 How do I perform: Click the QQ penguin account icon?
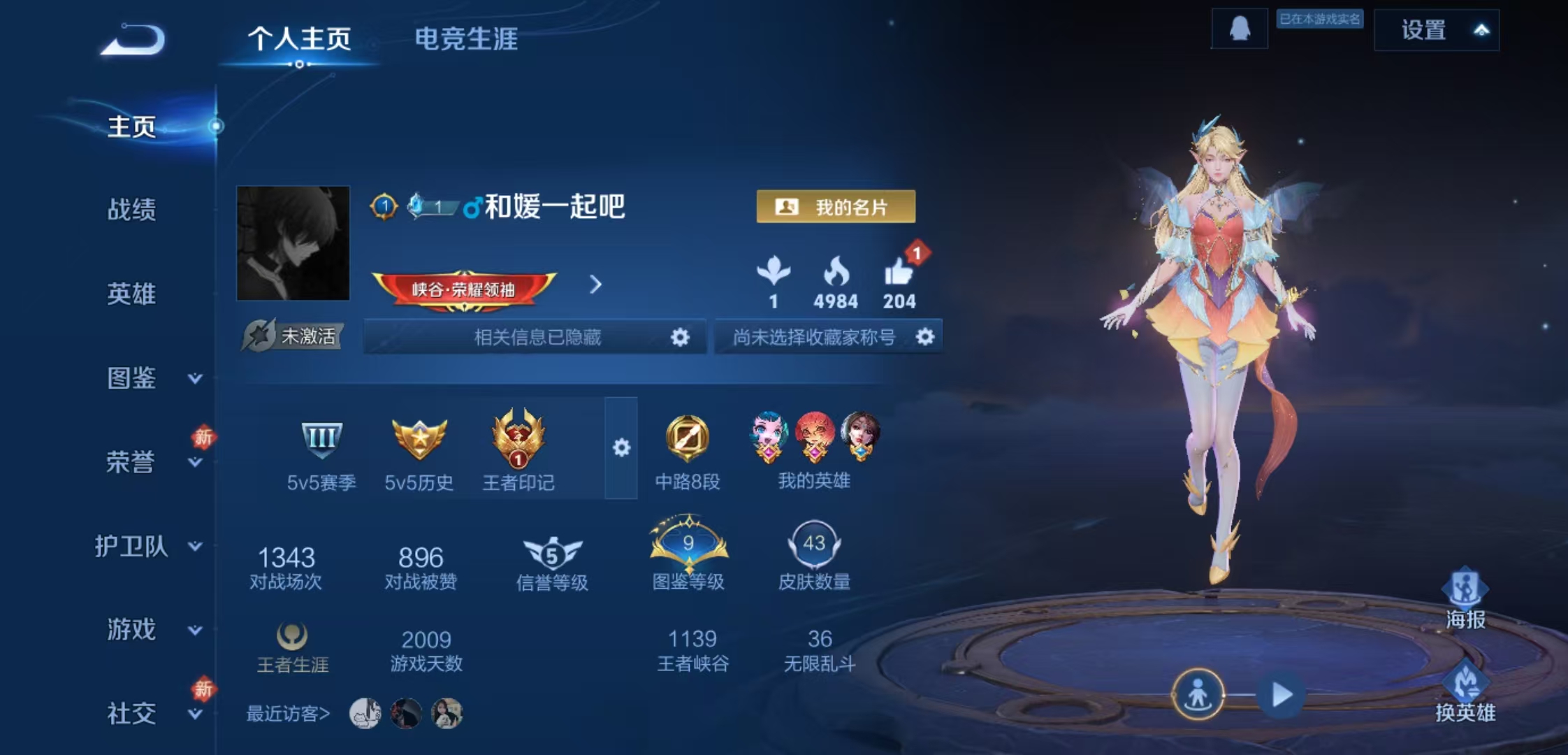pos(1240,30)
